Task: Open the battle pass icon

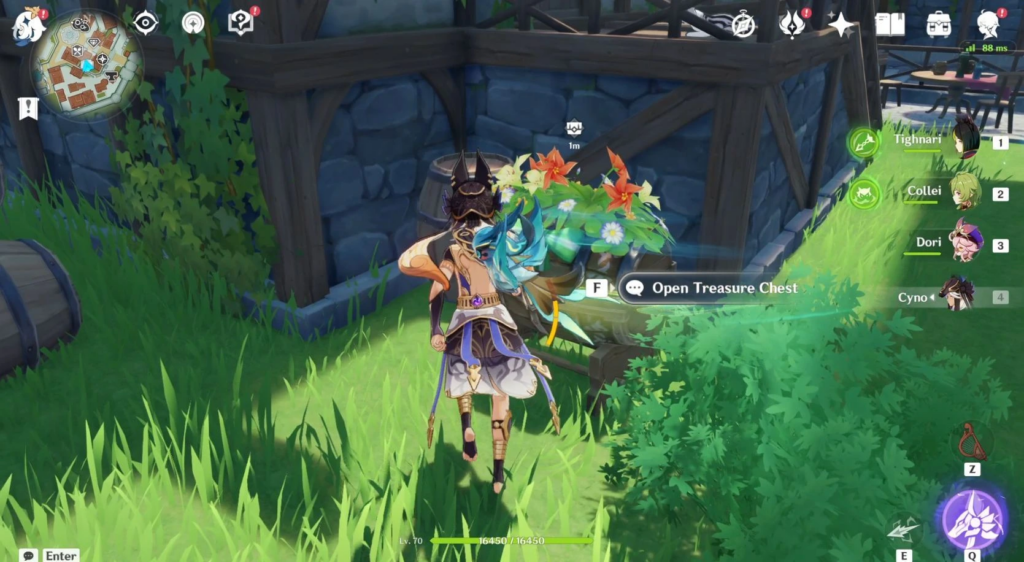Action: (x=793, y=24)
